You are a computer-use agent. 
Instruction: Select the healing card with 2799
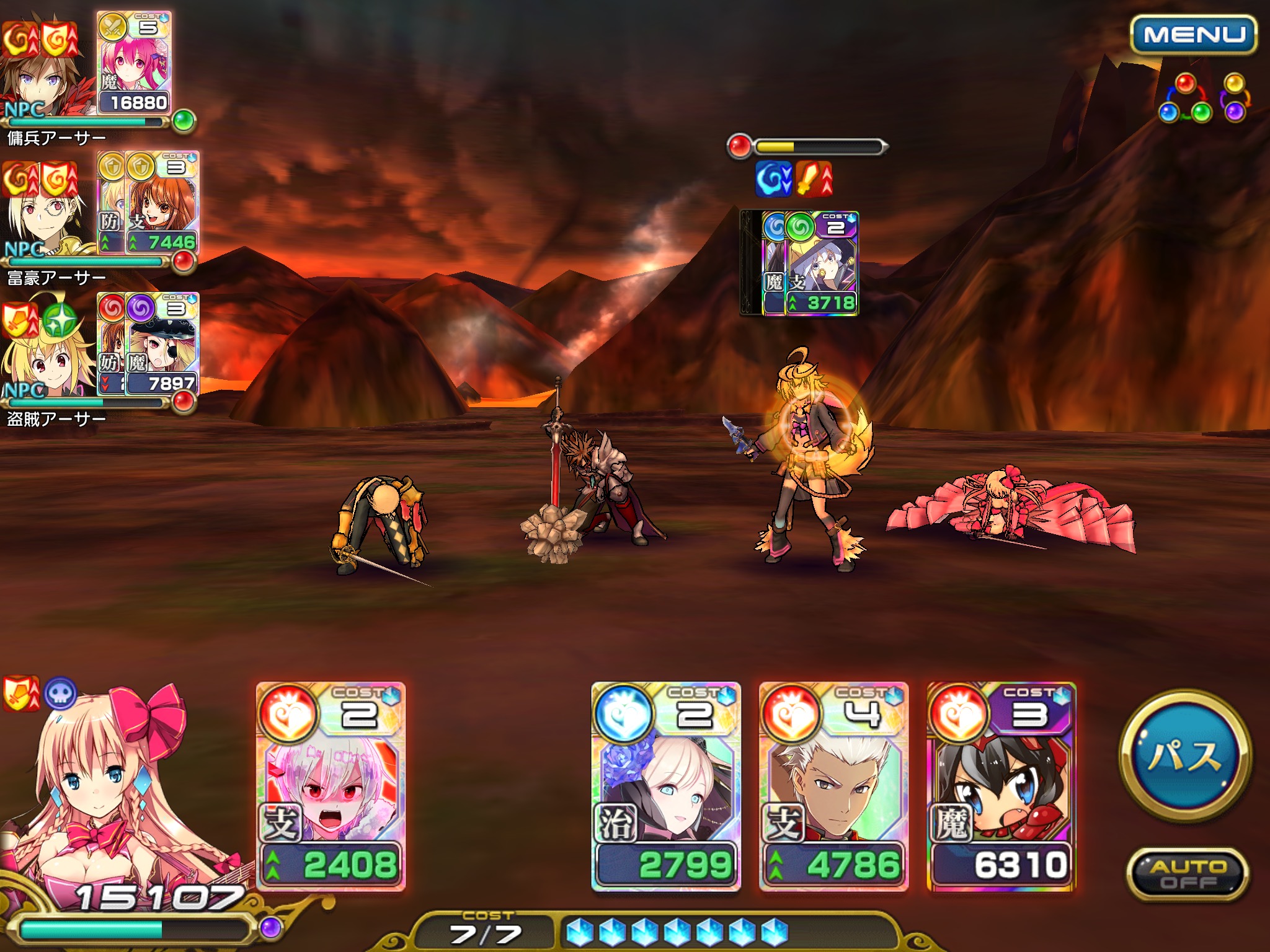click(666, 787)
